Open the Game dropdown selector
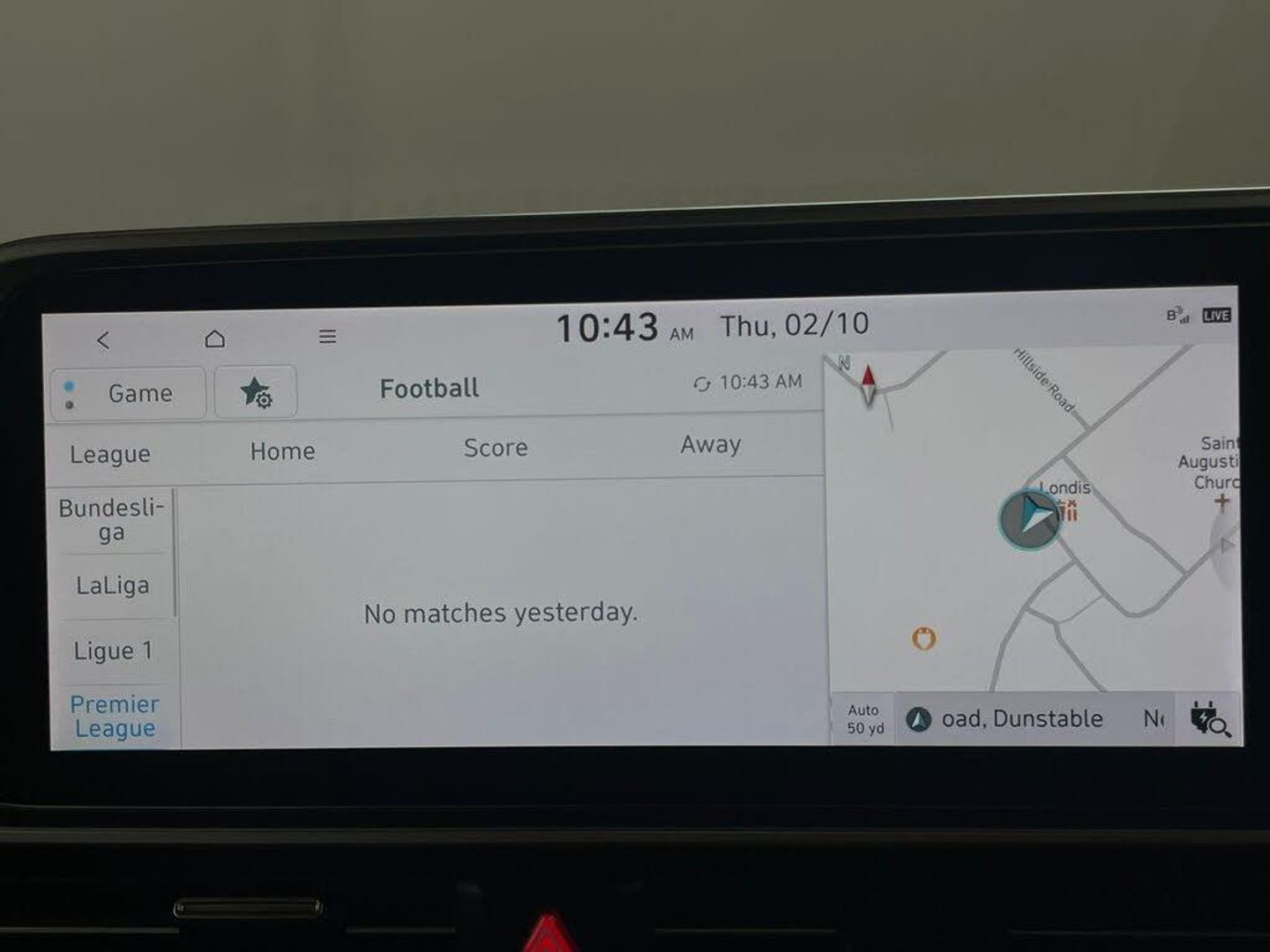The height and width of the screenshot is (952, 1270). 127,393
